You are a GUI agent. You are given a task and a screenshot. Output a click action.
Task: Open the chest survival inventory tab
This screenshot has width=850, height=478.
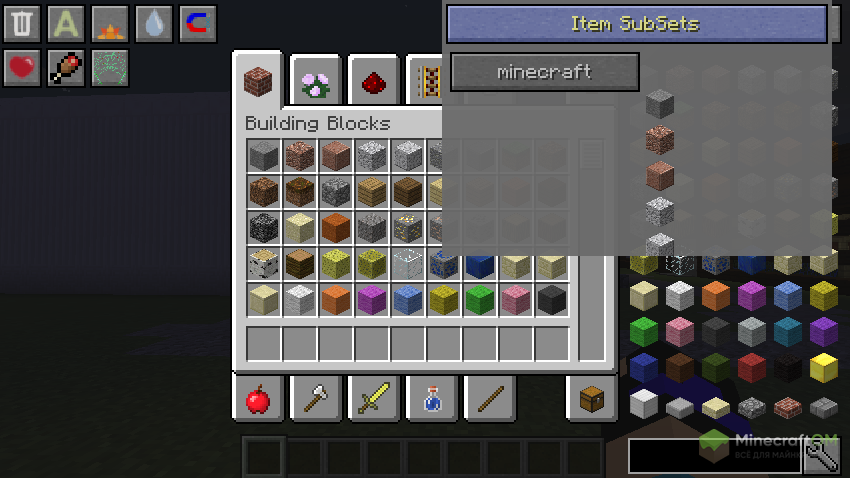(x=591, y=400)
